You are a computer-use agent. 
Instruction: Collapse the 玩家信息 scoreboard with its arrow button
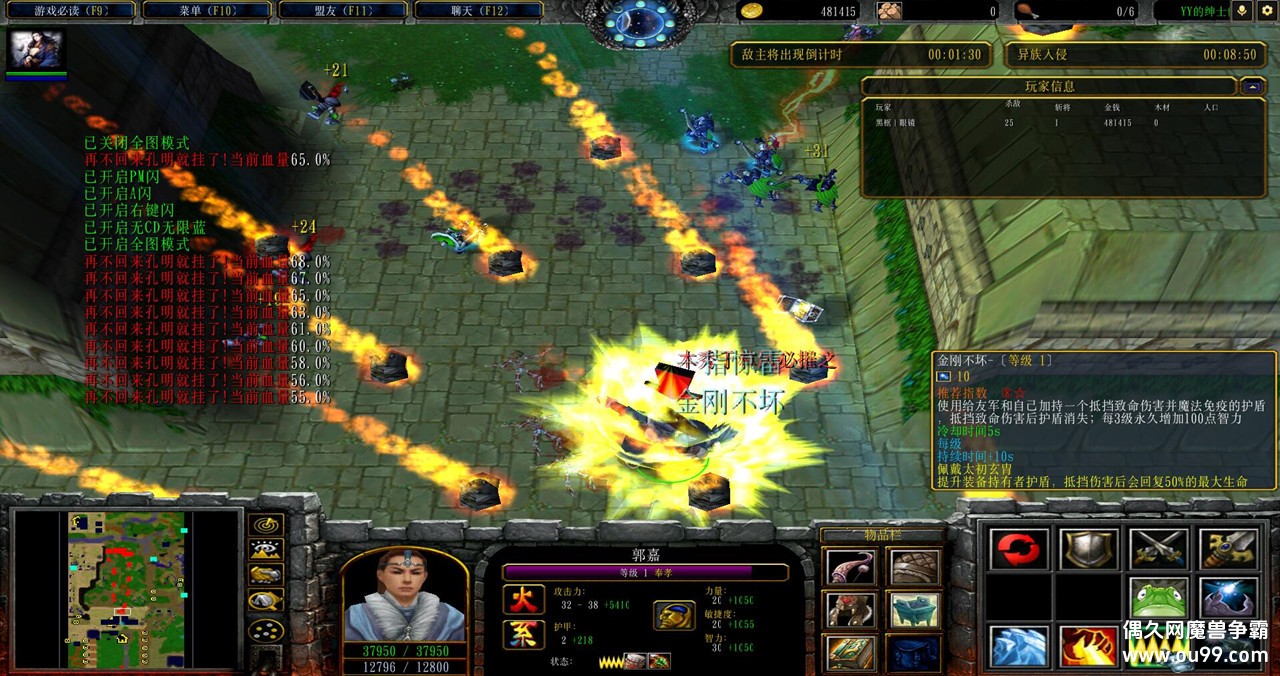(x=1252, y=87)
